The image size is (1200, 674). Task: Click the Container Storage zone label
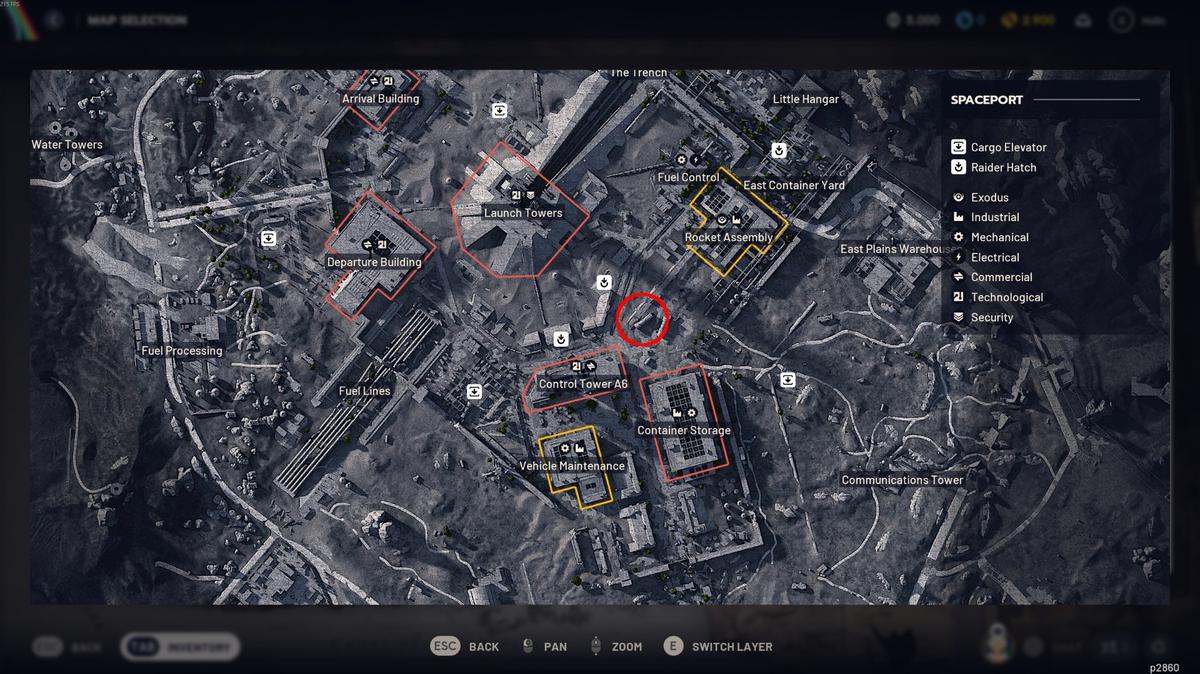[x=684, y=430]
